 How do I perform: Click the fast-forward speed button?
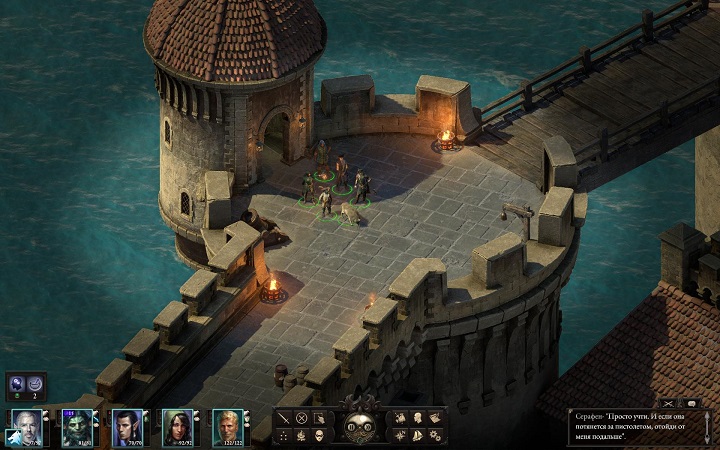pyautogui.click(x=367, y=427)
